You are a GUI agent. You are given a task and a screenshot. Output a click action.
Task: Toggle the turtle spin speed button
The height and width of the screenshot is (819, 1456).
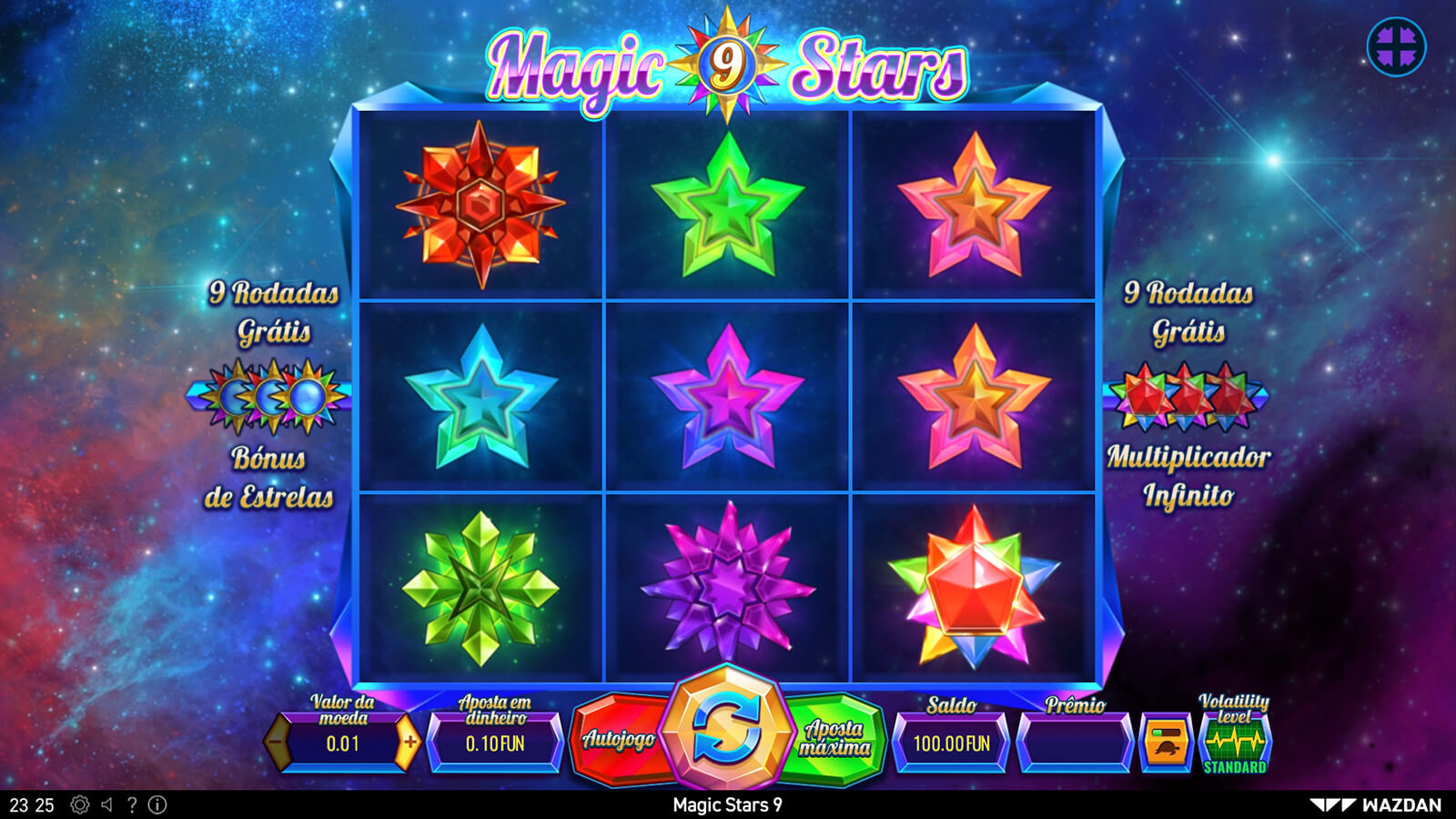pos(1166,743)
